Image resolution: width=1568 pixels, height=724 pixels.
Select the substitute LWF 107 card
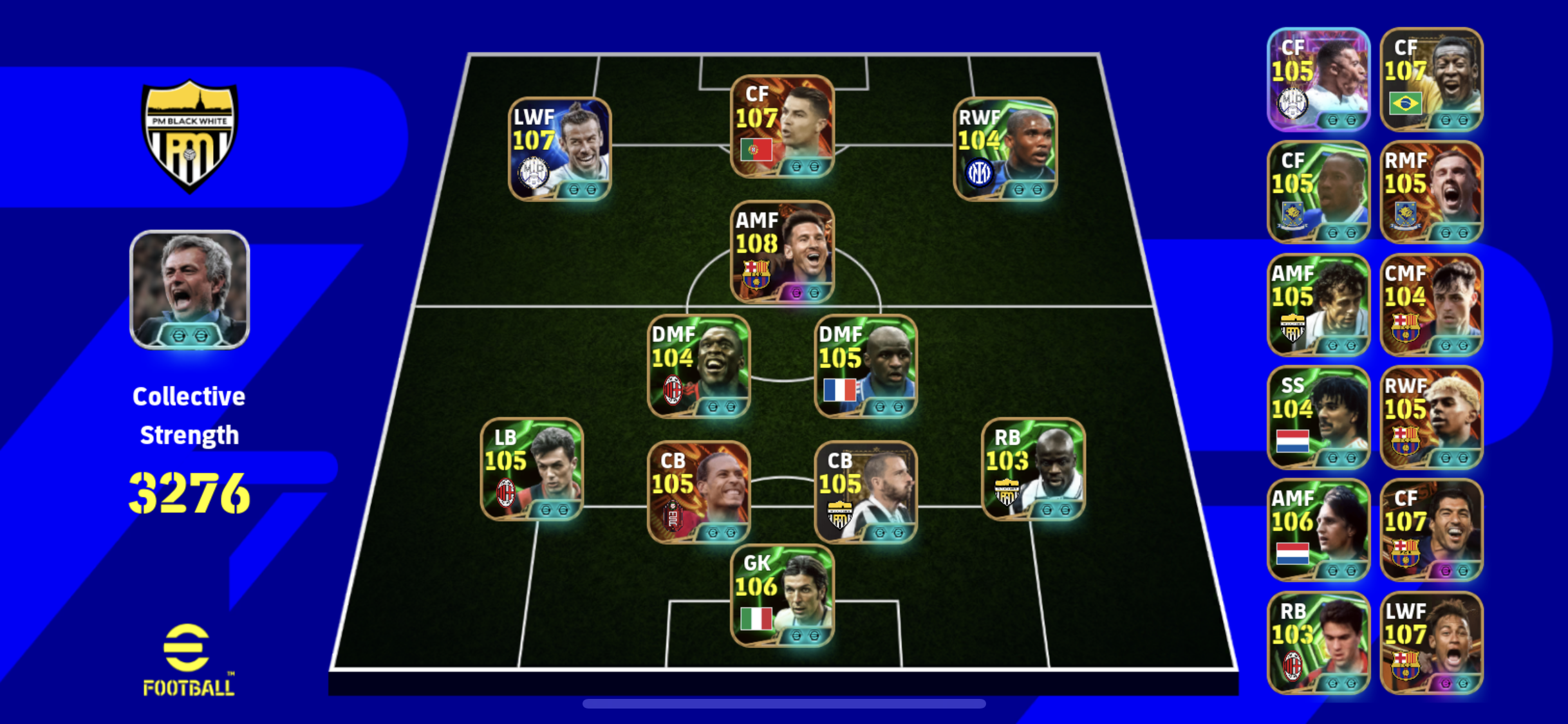[x=1432, y=642]
